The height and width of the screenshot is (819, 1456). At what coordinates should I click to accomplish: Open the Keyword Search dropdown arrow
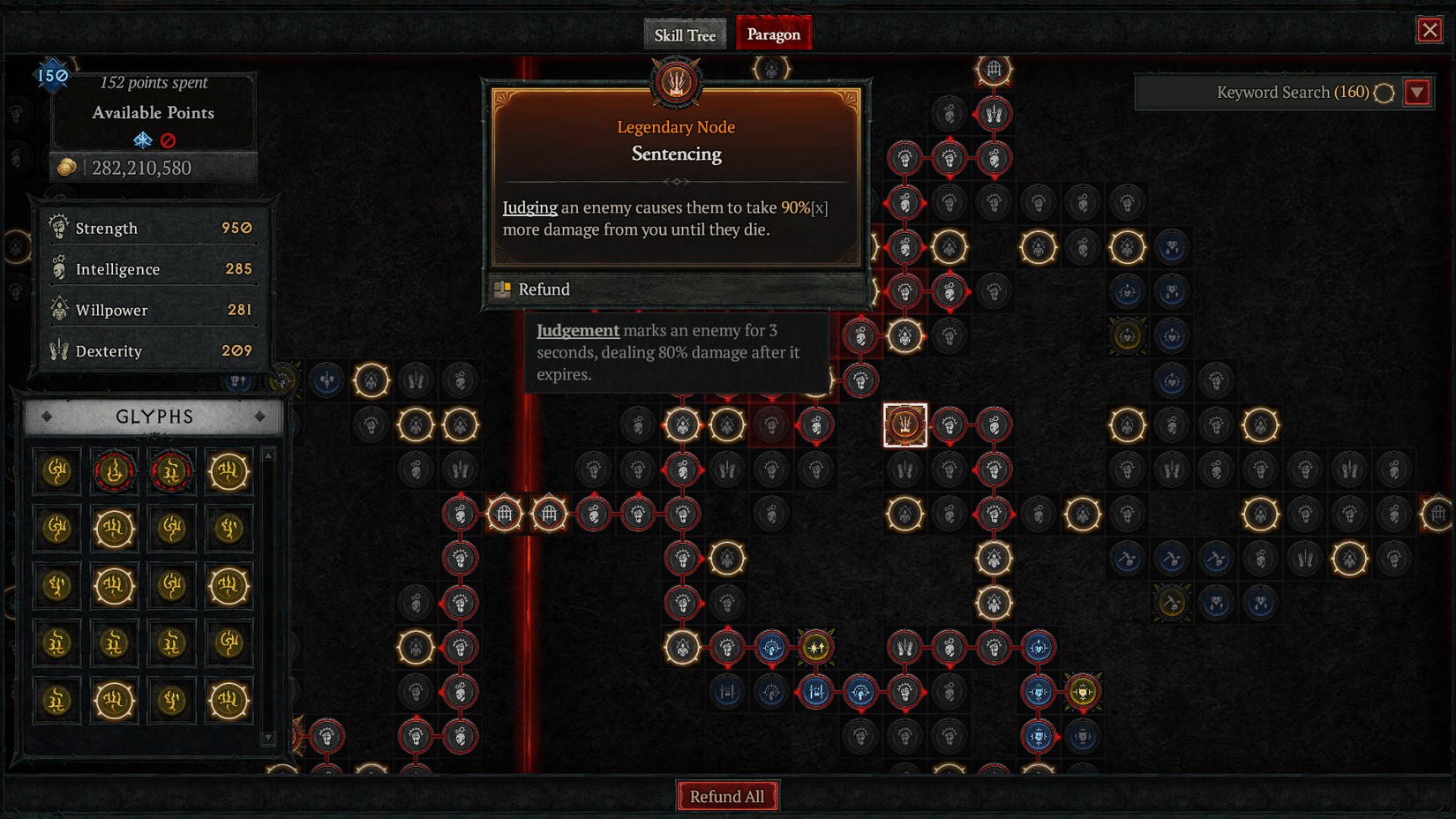click(x=1418, y=92)
